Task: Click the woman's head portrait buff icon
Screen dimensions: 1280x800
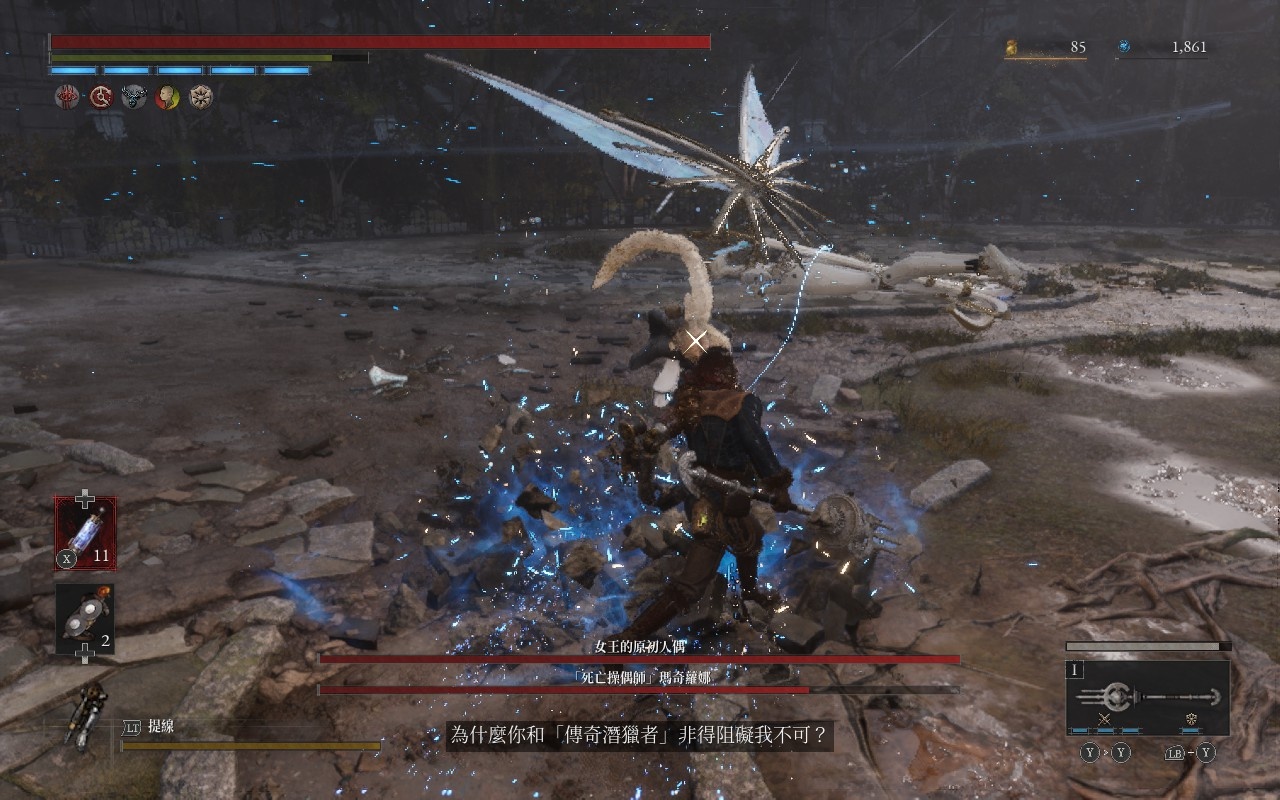Action: click(167, 97)
